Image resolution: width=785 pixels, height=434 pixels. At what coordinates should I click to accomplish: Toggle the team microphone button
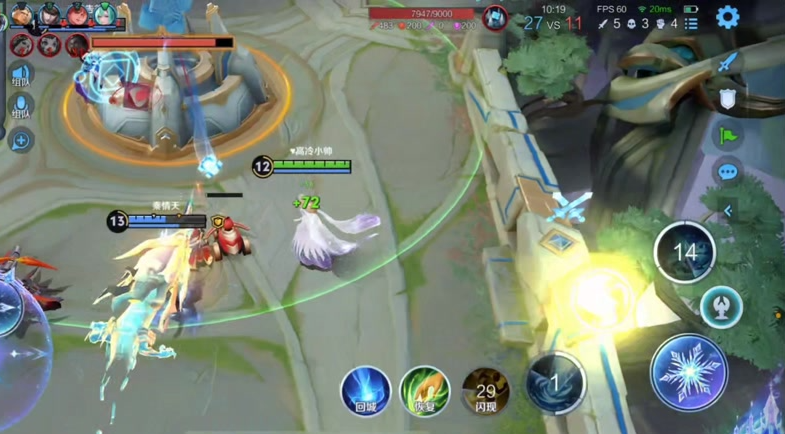[20, 107]
